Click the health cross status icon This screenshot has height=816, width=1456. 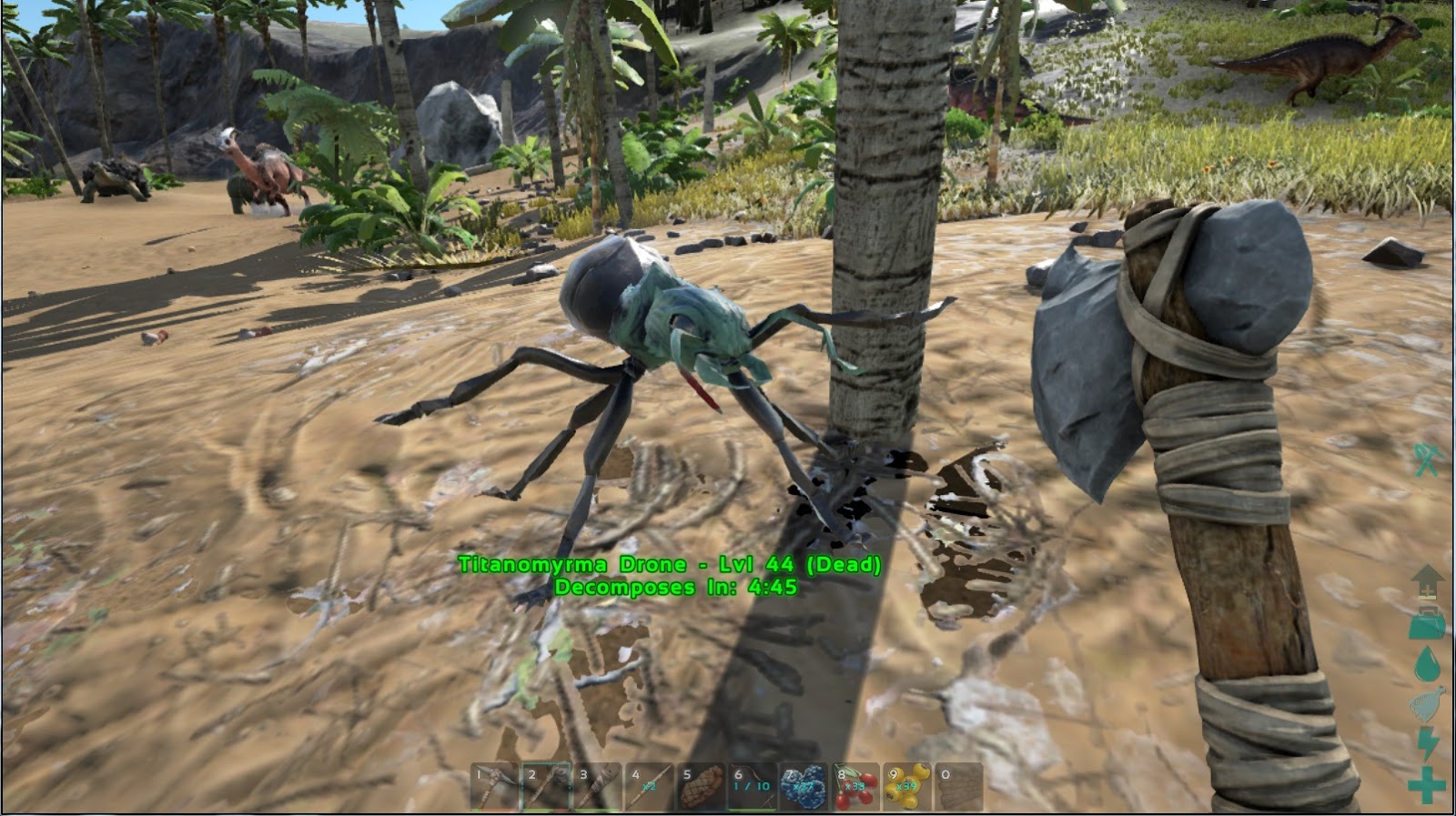click(1427, 786)
